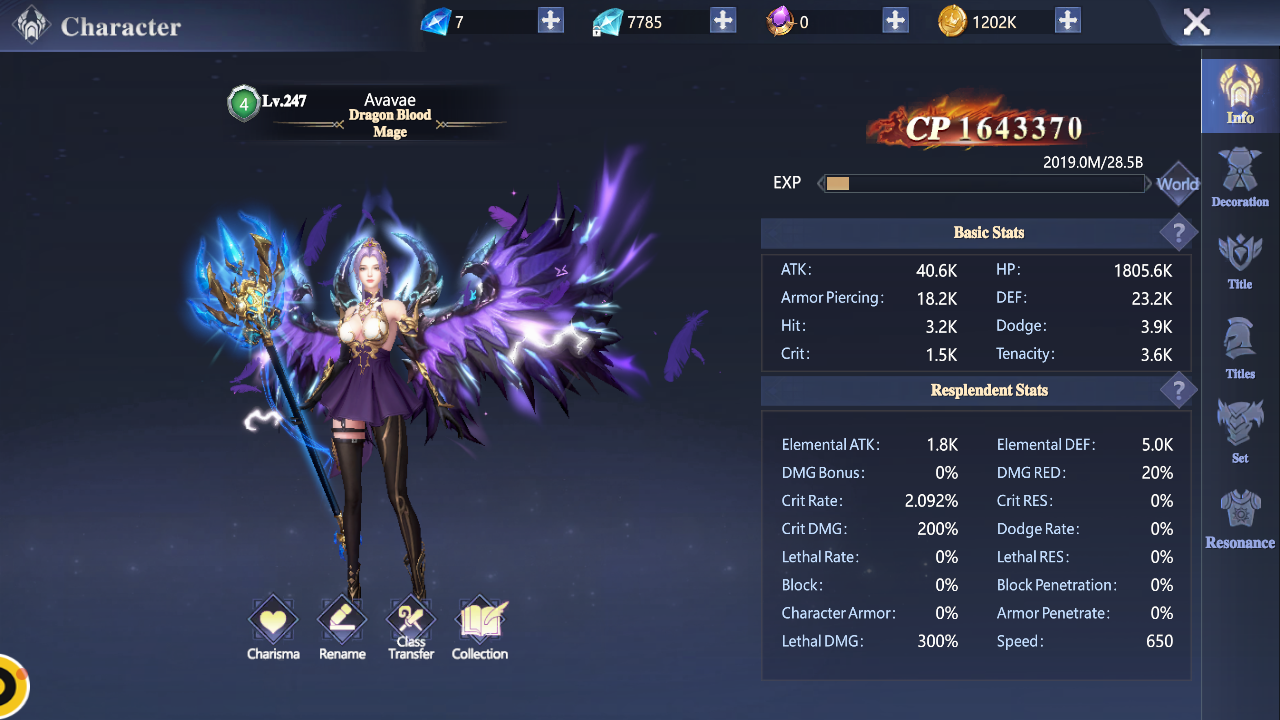Switch to the Titles tab
Image resolution: width=1280 pixels, height=720 pixels.
tap(1240, 348)
